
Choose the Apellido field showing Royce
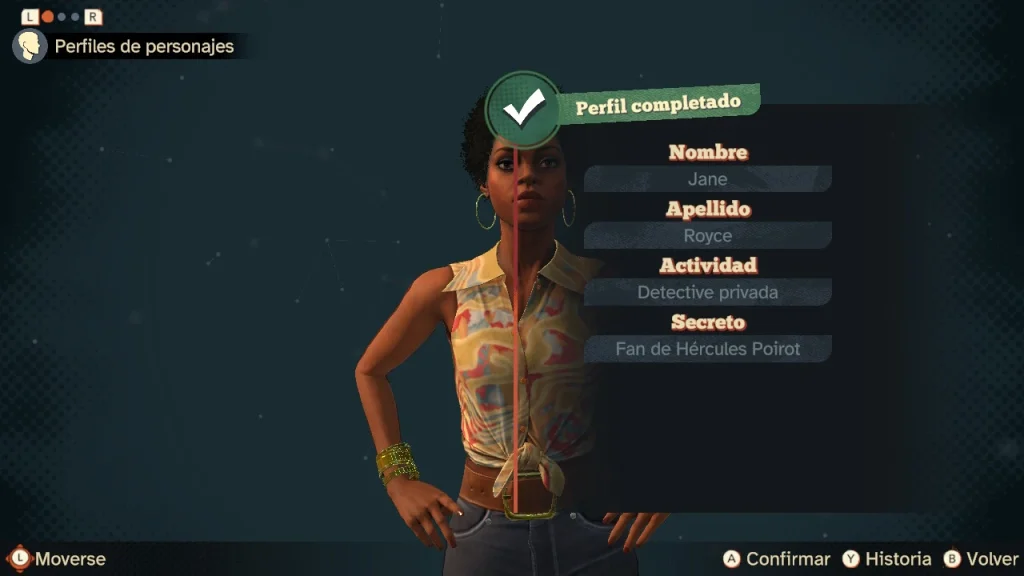[707, 236]
